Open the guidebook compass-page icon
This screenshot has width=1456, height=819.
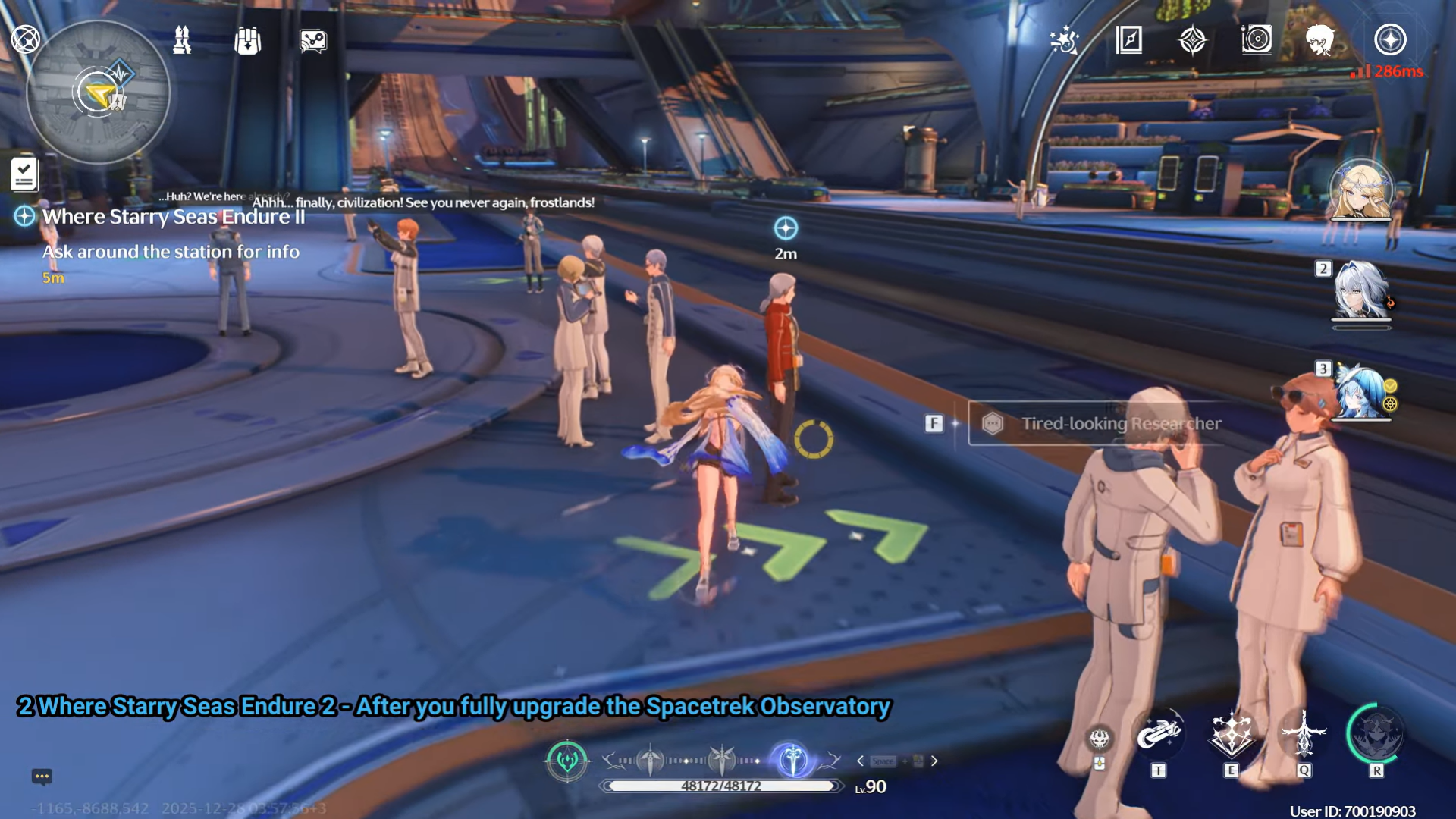coord(1128,39)
